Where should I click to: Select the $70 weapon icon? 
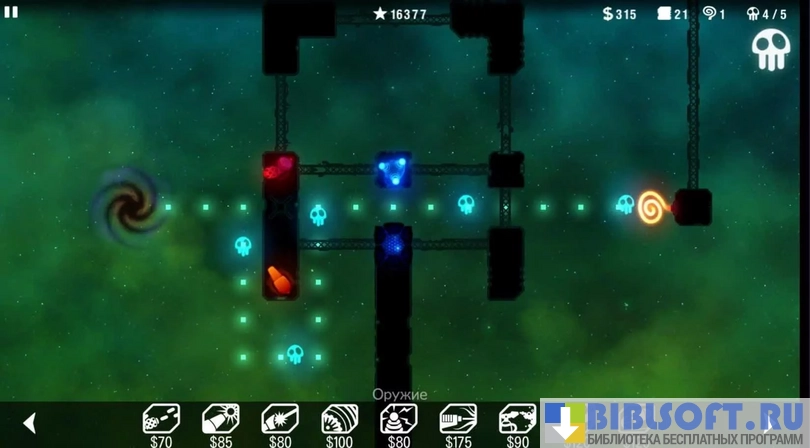161,418
